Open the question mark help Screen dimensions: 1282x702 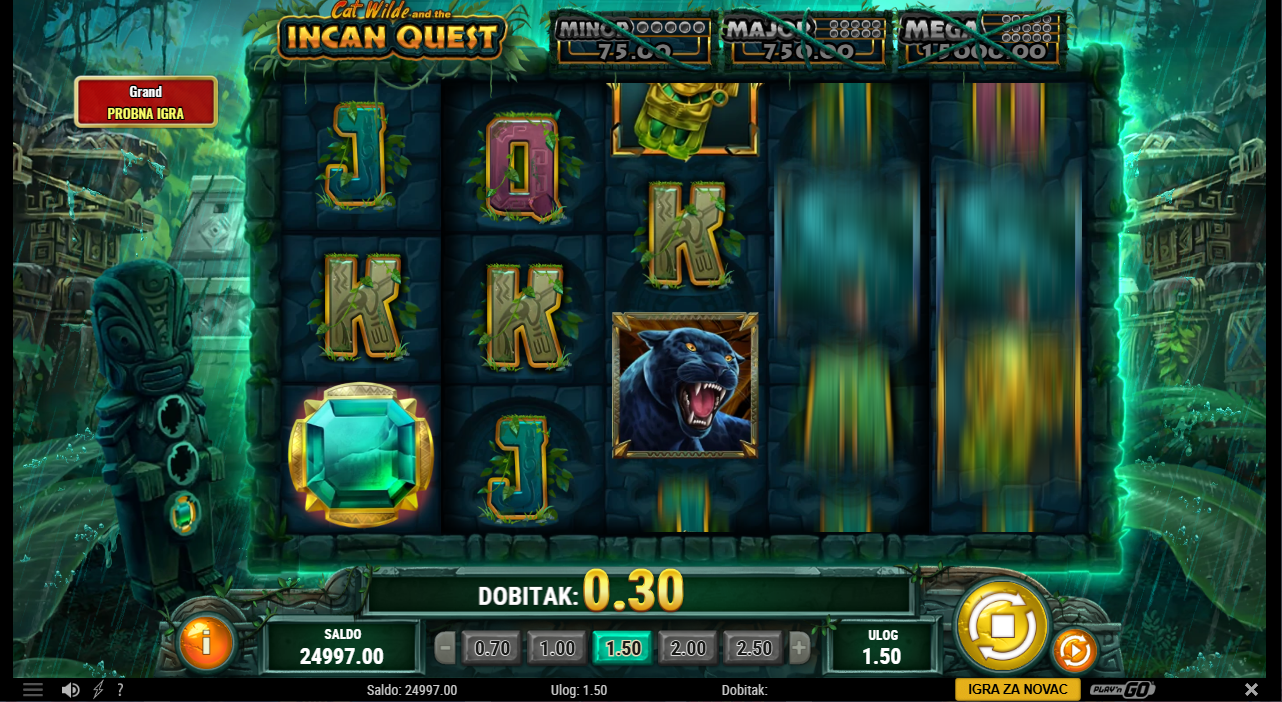click(120, 690)
